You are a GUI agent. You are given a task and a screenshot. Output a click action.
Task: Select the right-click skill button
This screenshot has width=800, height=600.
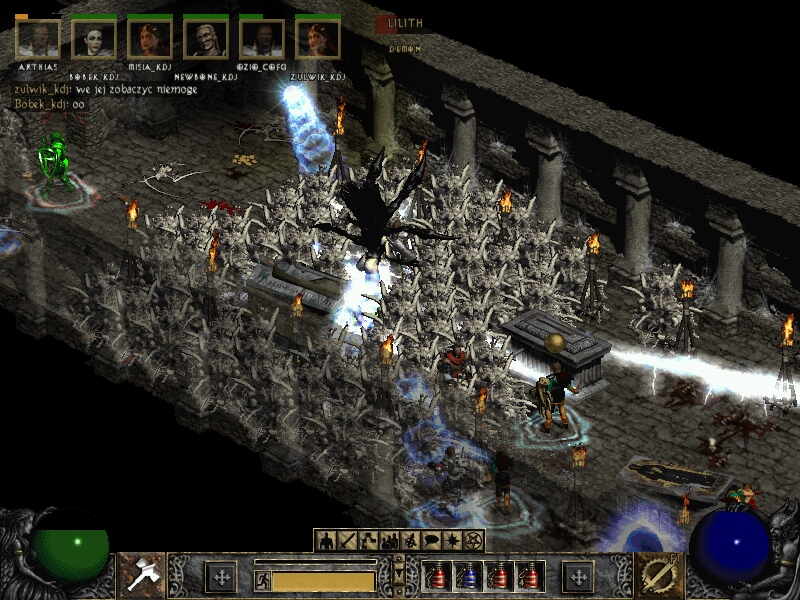tap(658, 576)
